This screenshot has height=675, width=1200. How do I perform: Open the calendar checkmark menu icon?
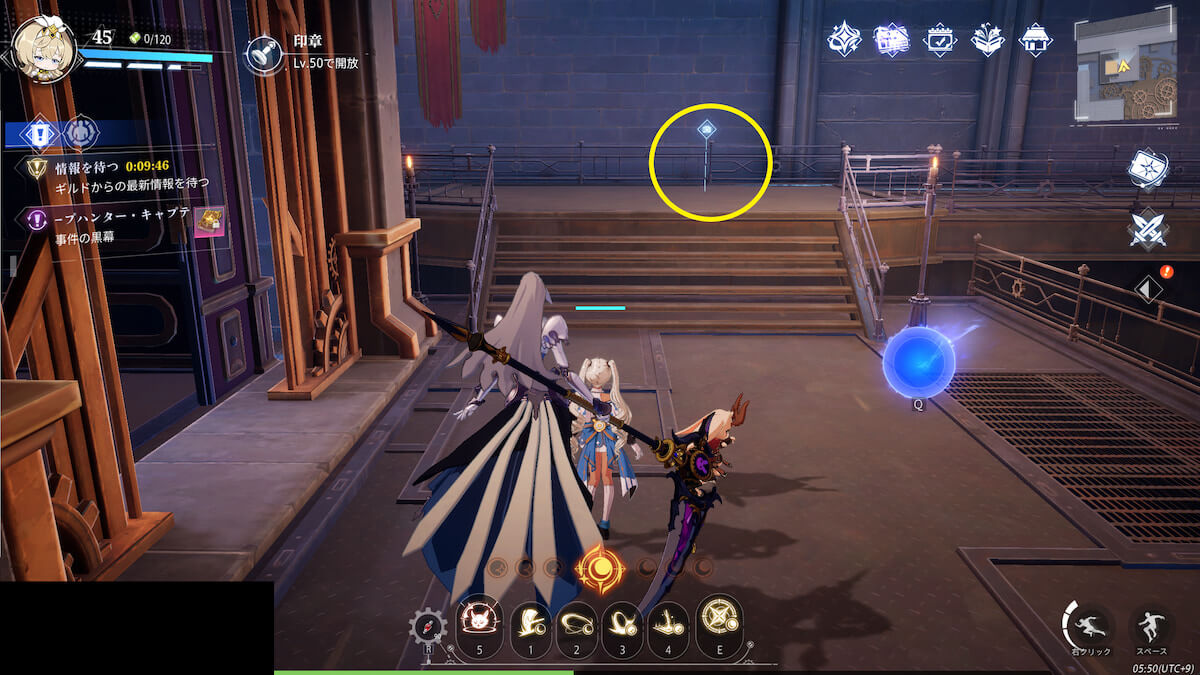(940, 40)
